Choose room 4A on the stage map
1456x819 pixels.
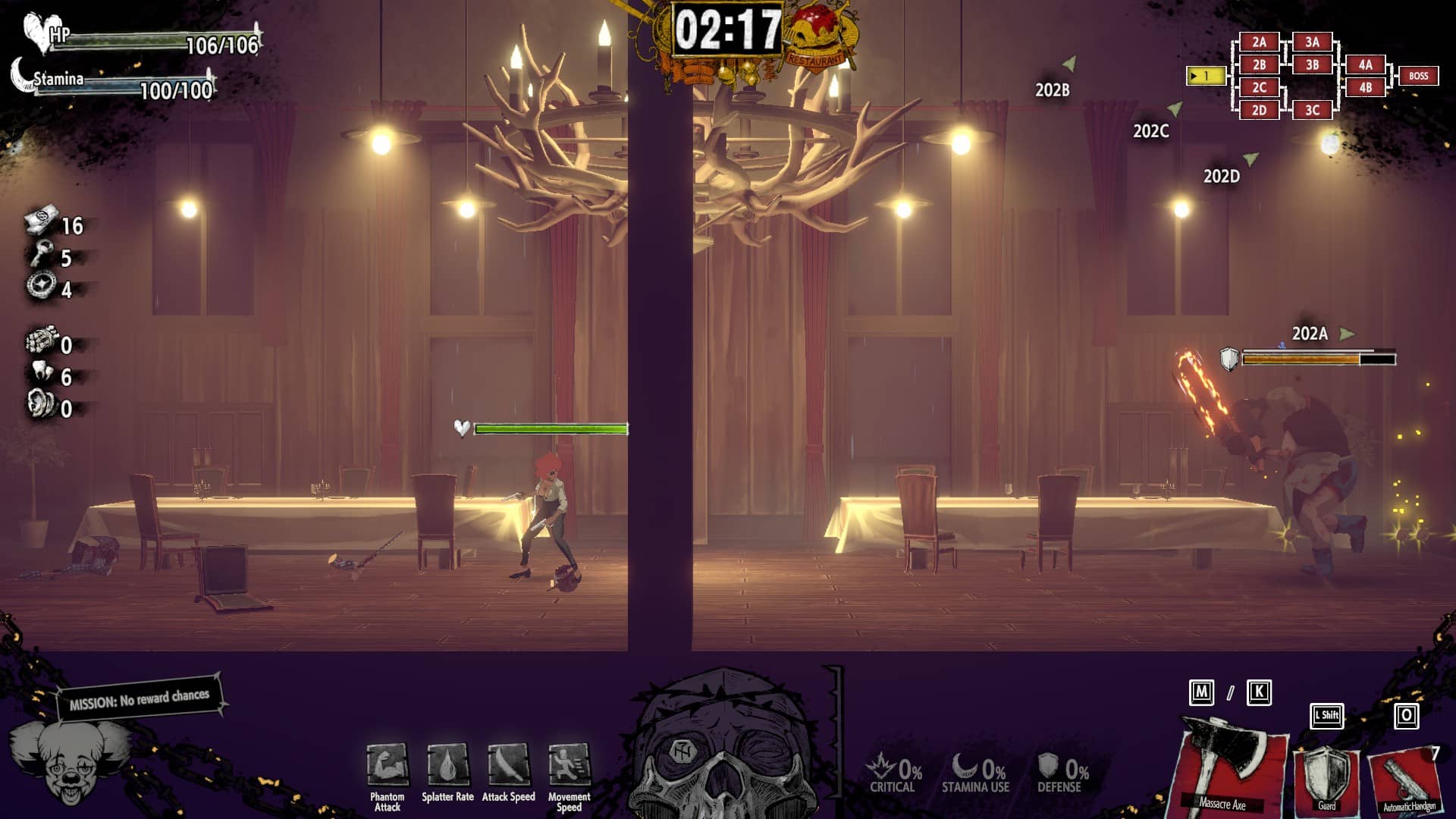coord(1365,65)
